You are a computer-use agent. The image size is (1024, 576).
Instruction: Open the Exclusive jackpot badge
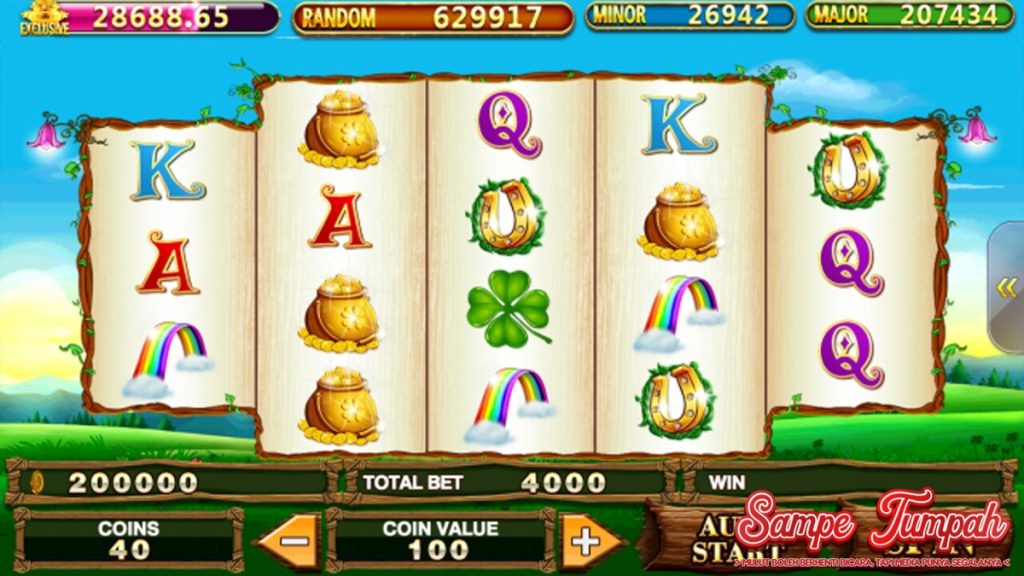click(x=44, y=17)
